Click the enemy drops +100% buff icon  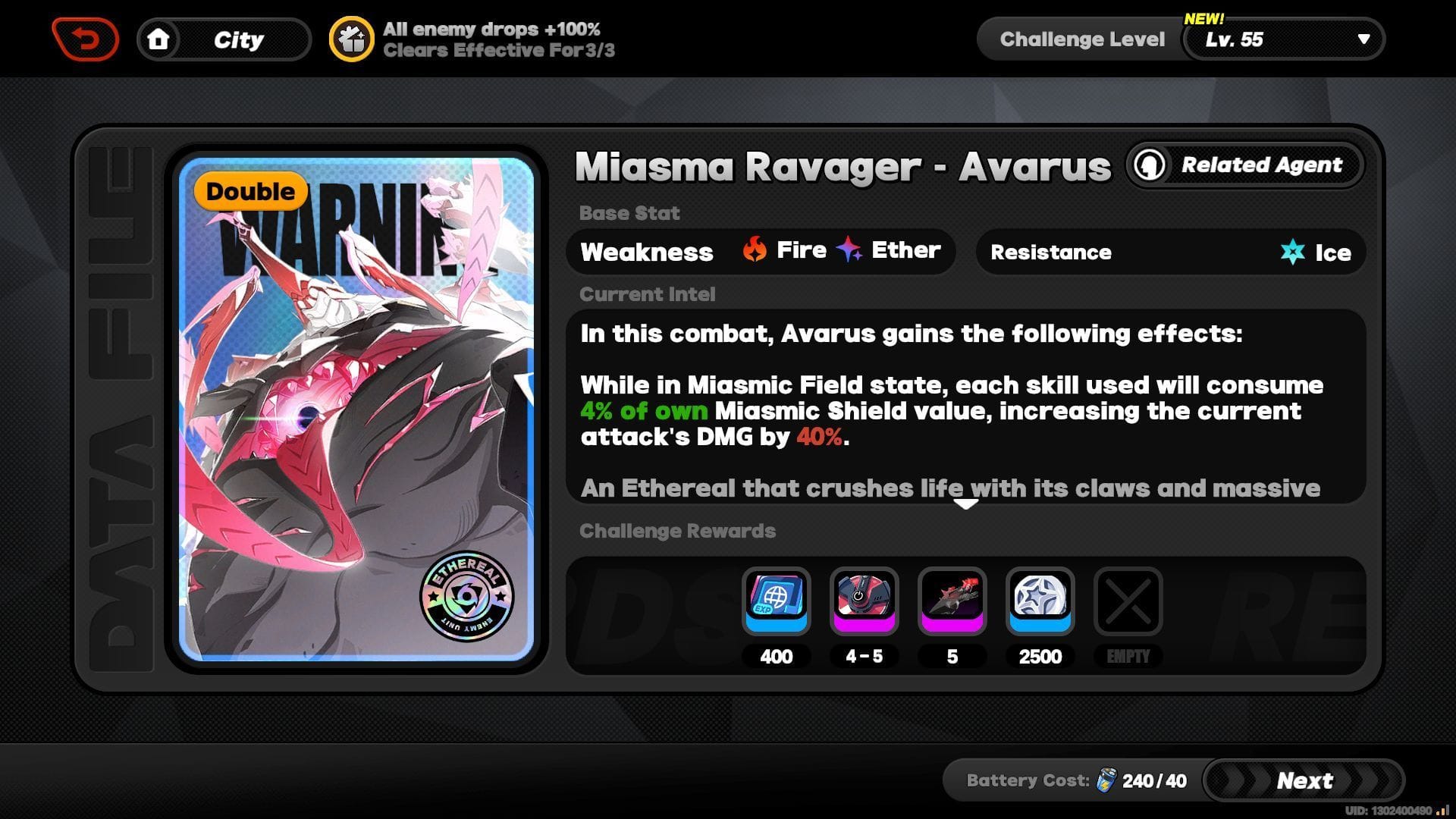351,37
